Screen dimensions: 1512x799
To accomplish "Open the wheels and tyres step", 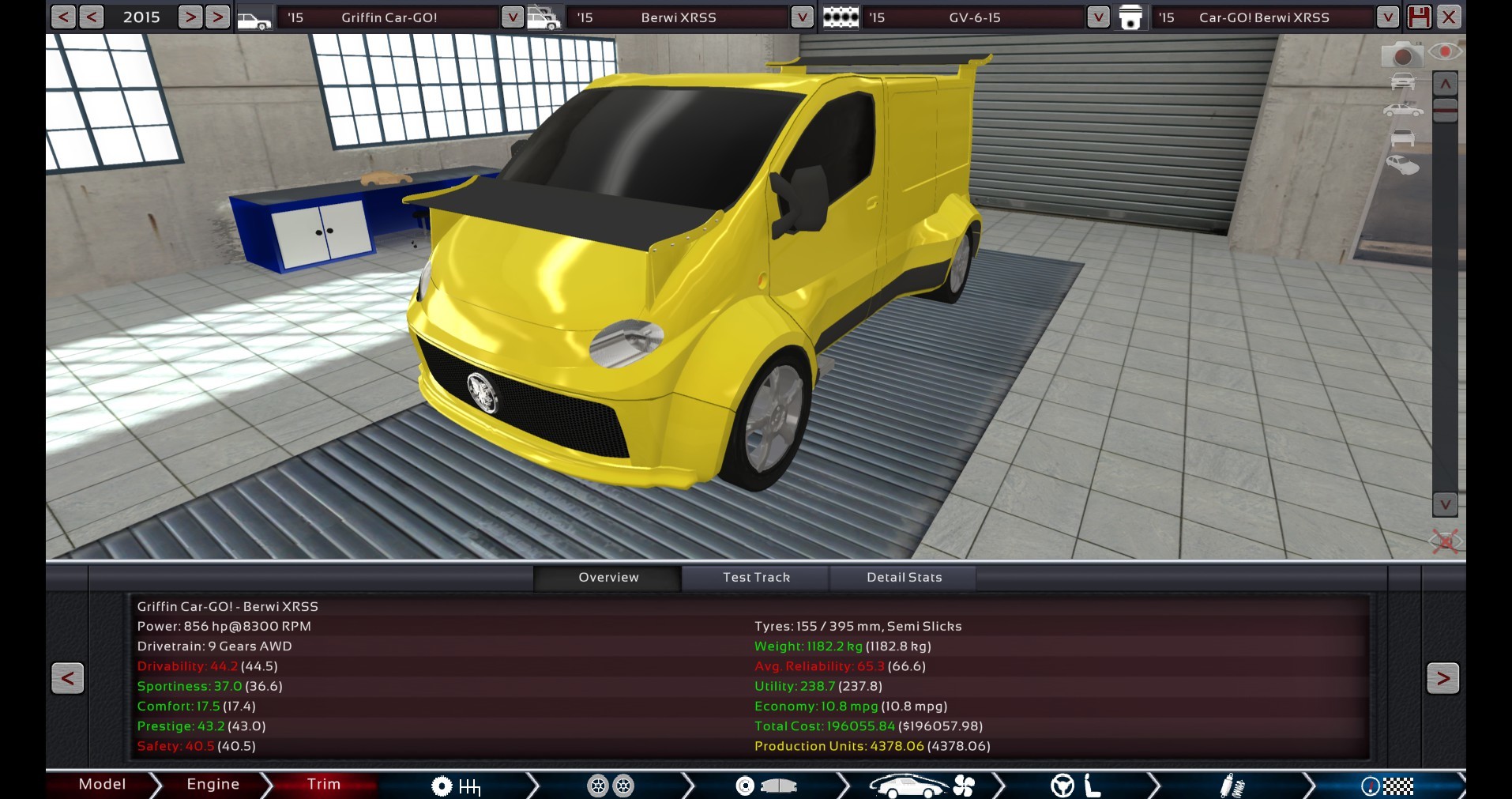I will tap(611, 786).
